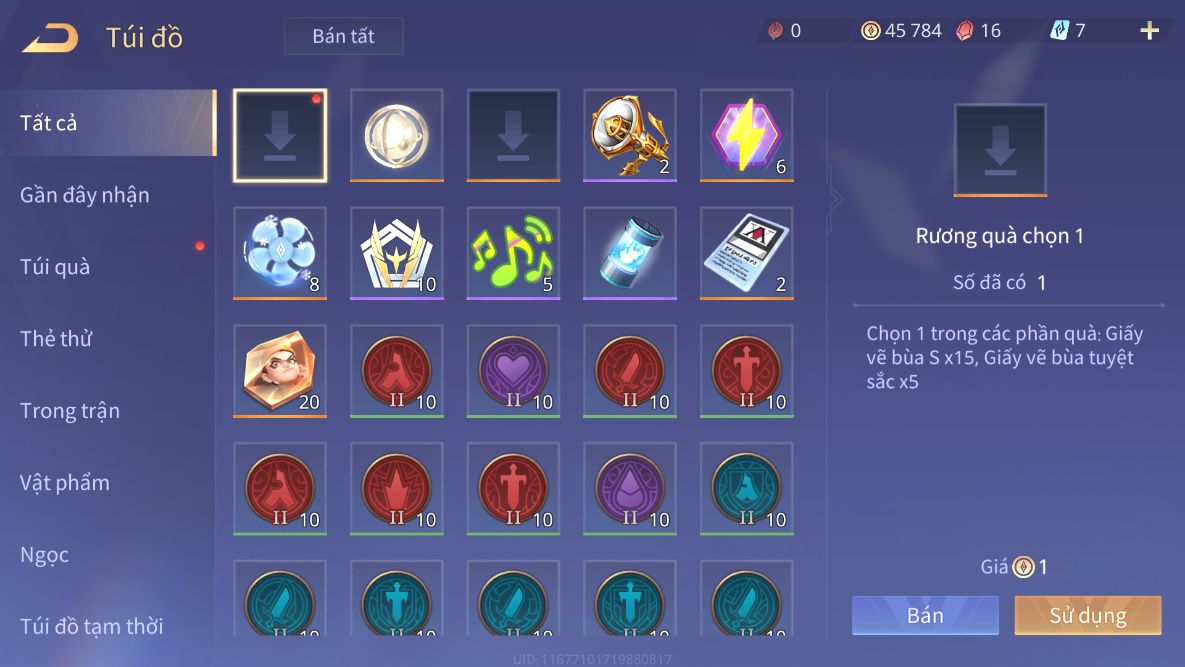Select the purple heart rune
This screenshot has height=667, width=1185.
coord(513,371)
